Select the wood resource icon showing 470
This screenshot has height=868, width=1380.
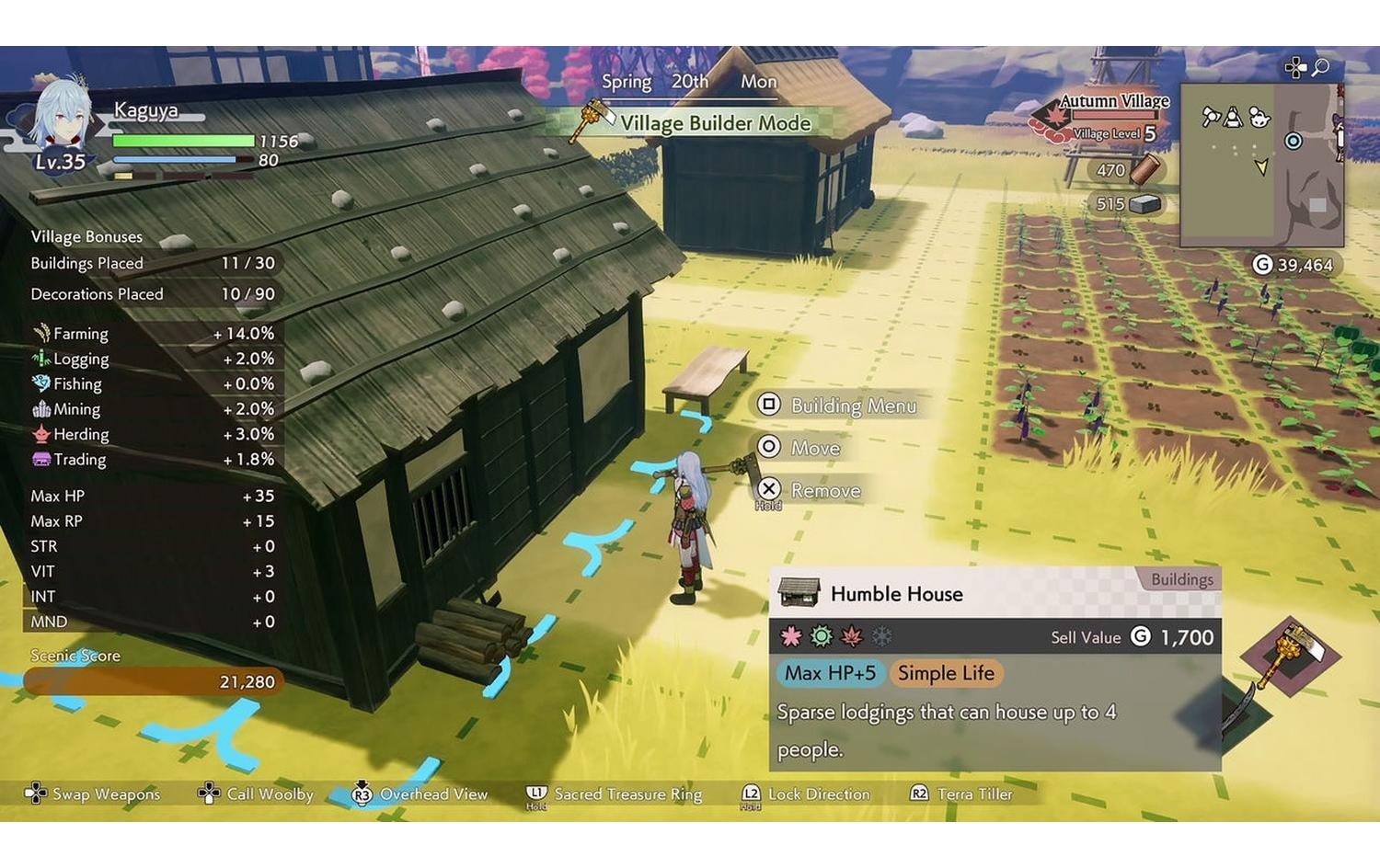coord(1144,169)
